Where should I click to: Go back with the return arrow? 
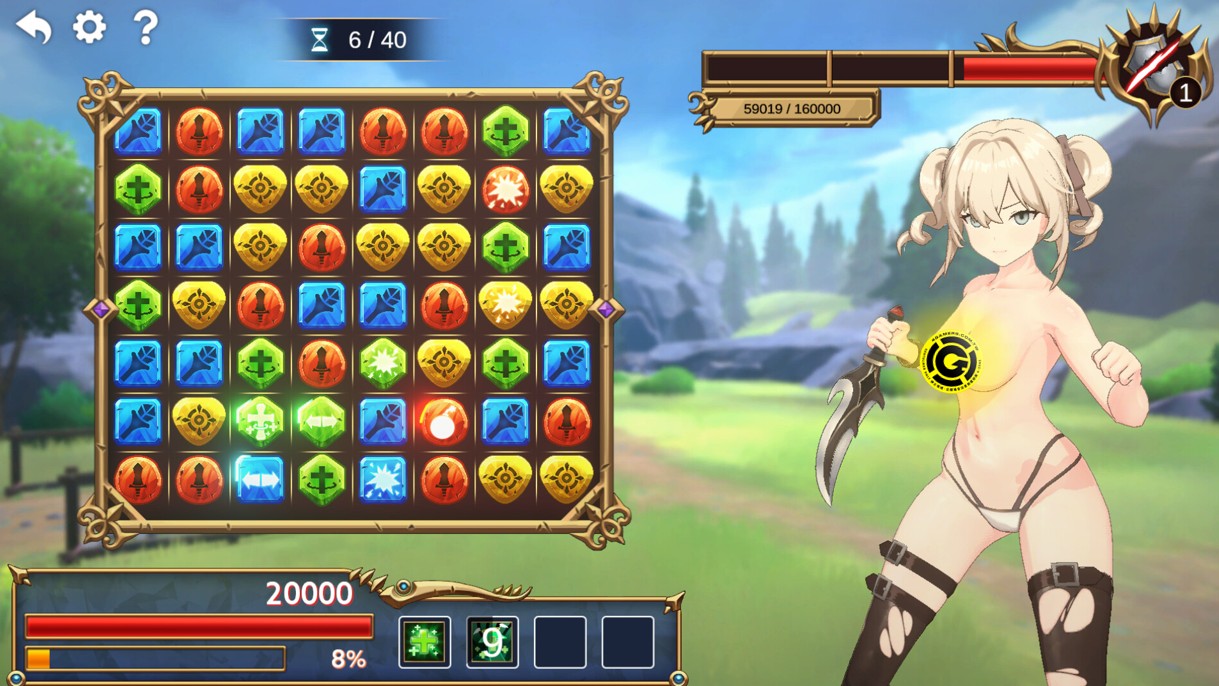pyautogui.click(x=34, y=27)
